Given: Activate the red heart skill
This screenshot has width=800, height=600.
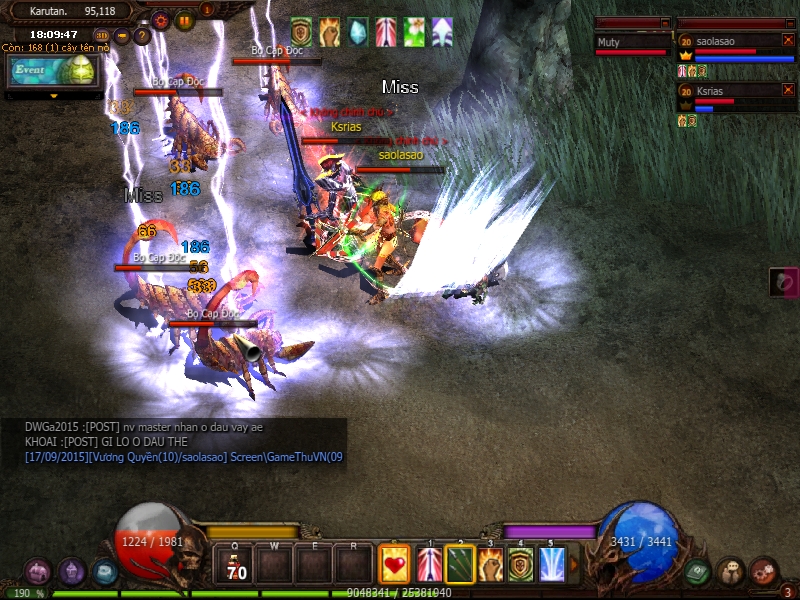Looking at the screenshot, I should tap(396, 565).
